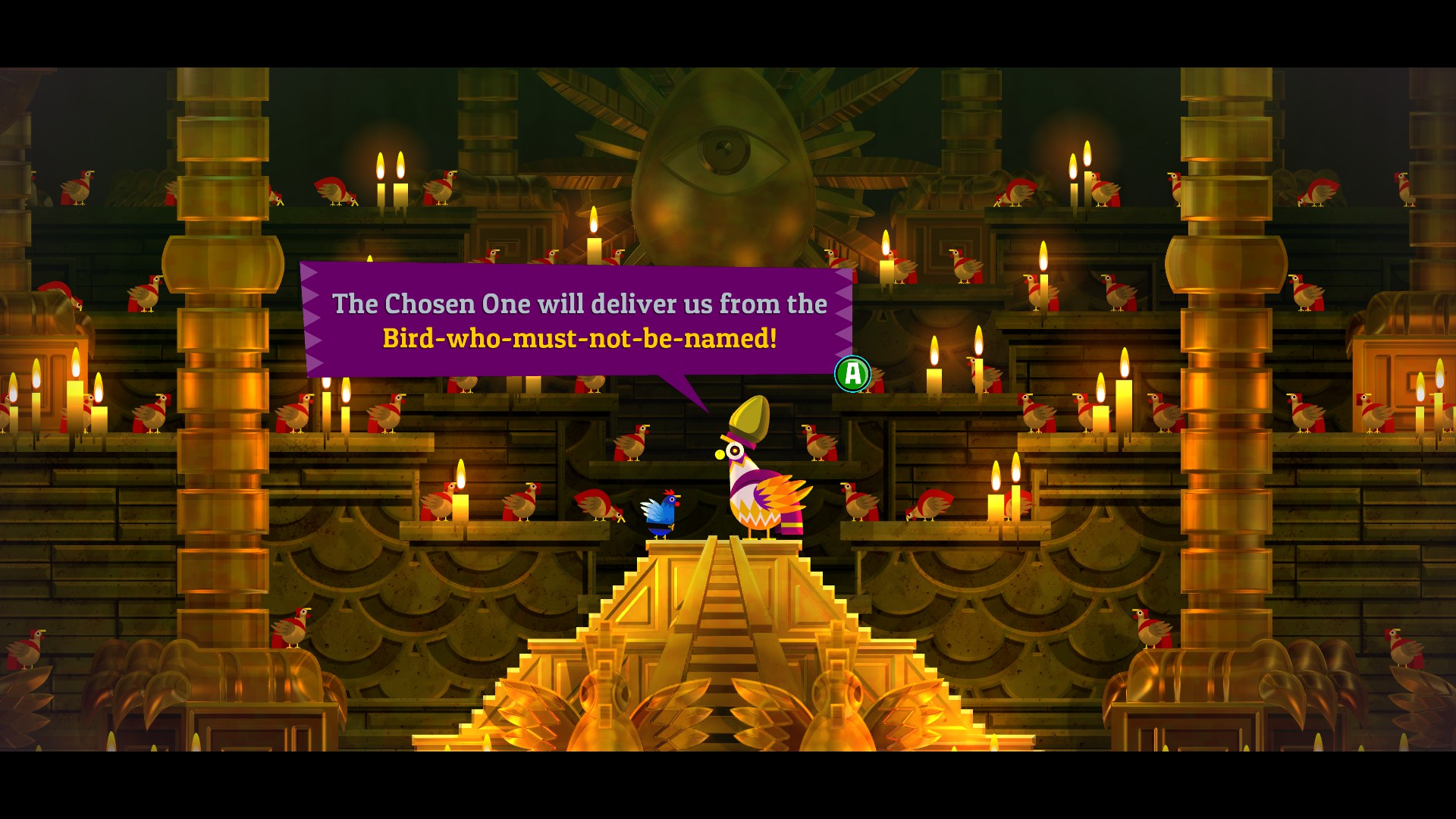Viewport: 1456px width, 819px height.
Task: Click the green A button prompt
Action: click(x=852, y=374)
